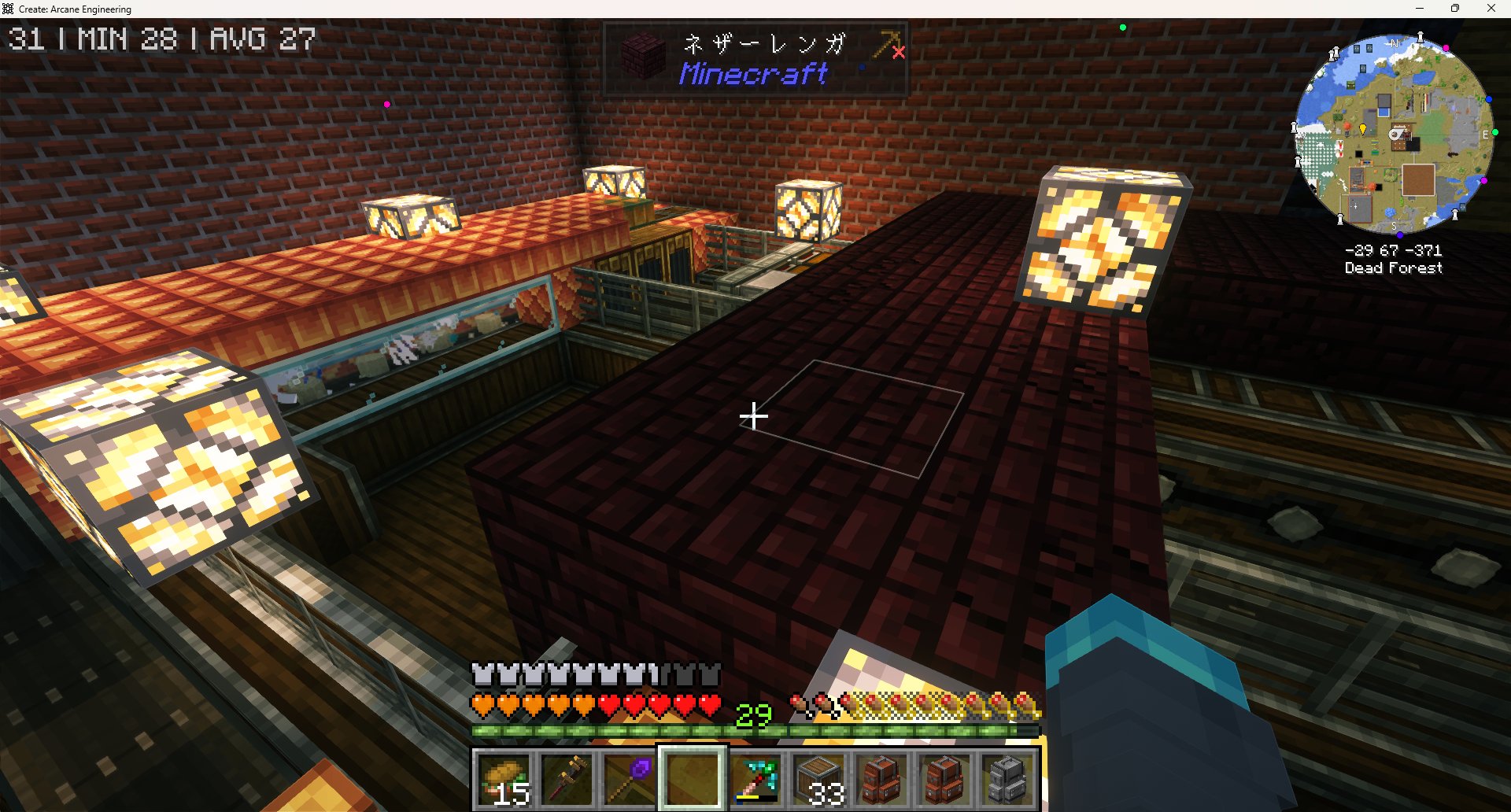The width and height of the screenshot is (1511, 812).
Task: Choose the purple gem staff slot
Action: 630,779
